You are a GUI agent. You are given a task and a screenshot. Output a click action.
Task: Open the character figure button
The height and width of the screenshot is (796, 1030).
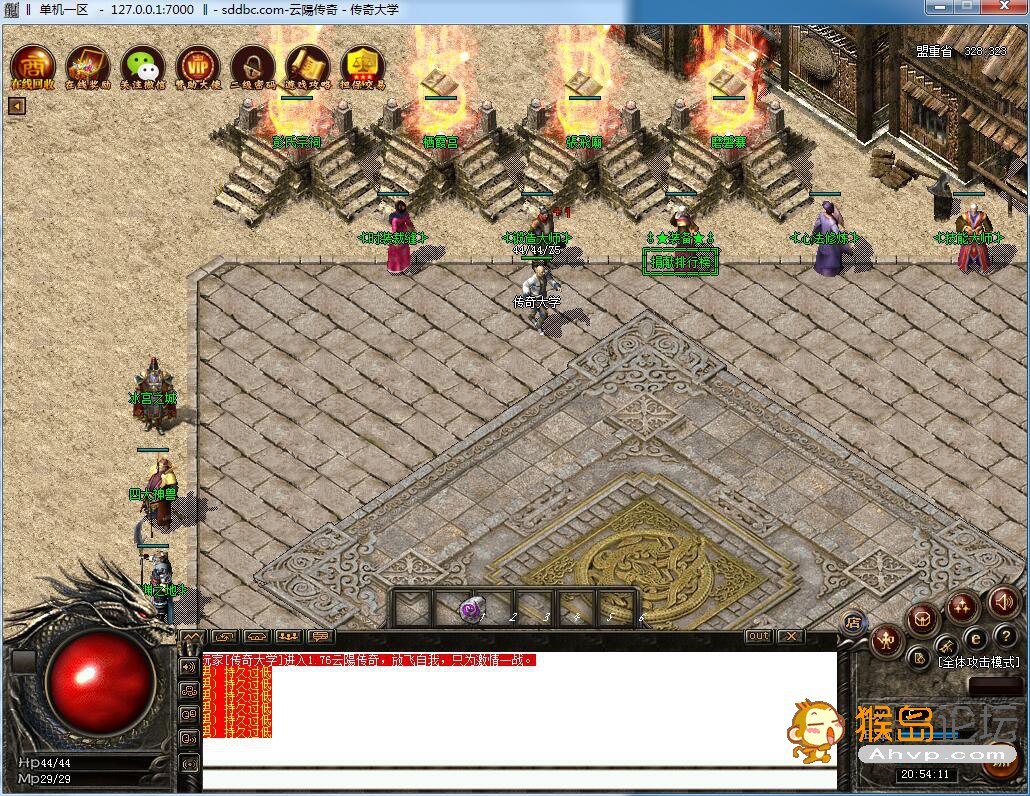pyautogui.click(x=886, y=641)
